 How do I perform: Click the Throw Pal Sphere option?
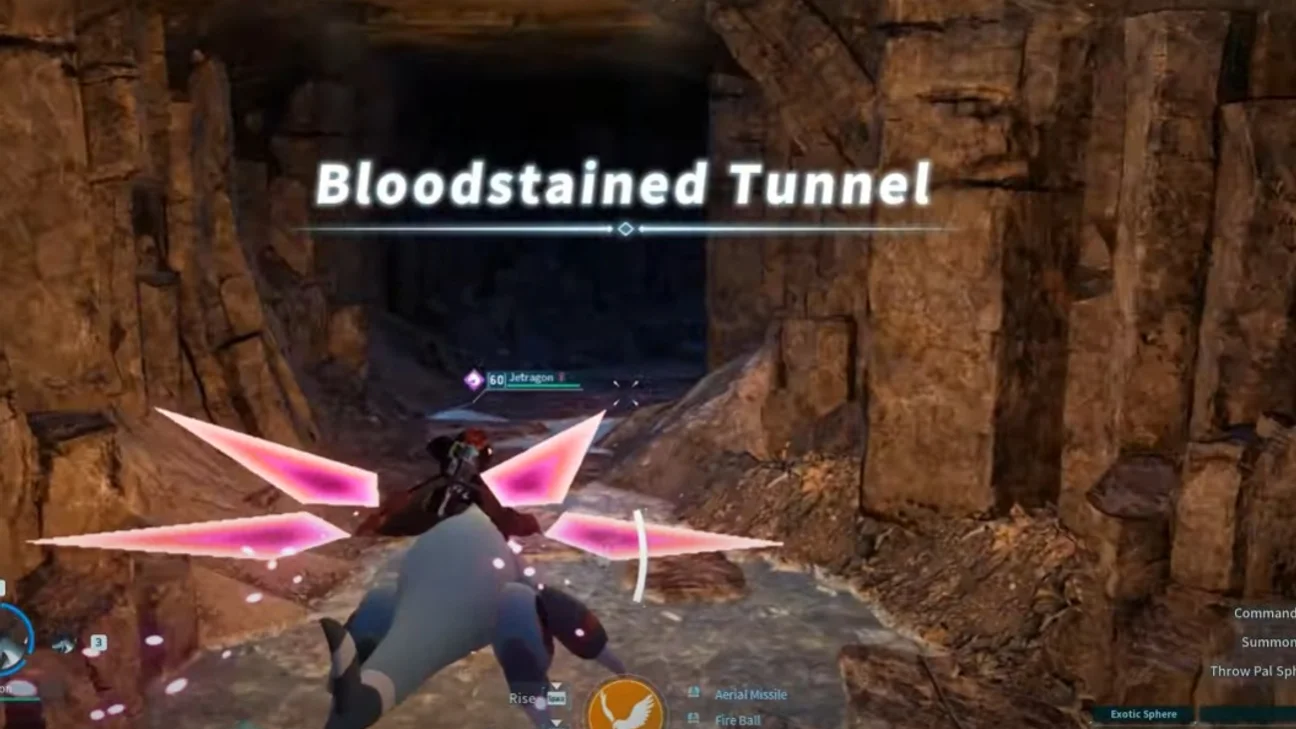point(1253,671)
